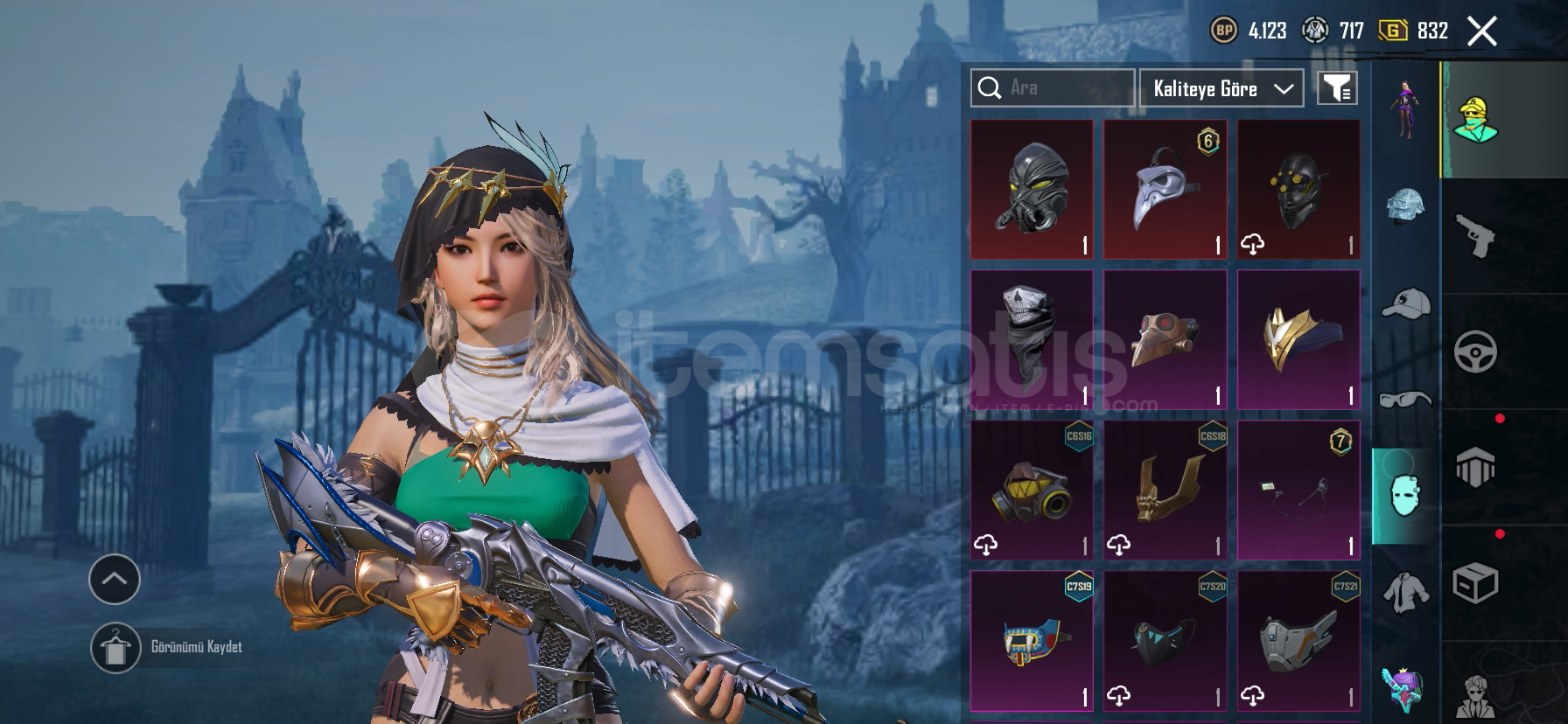Select the gold and white horned mask
The height and width of the screenshot is (724, 1568).
tap(1298, 339)
